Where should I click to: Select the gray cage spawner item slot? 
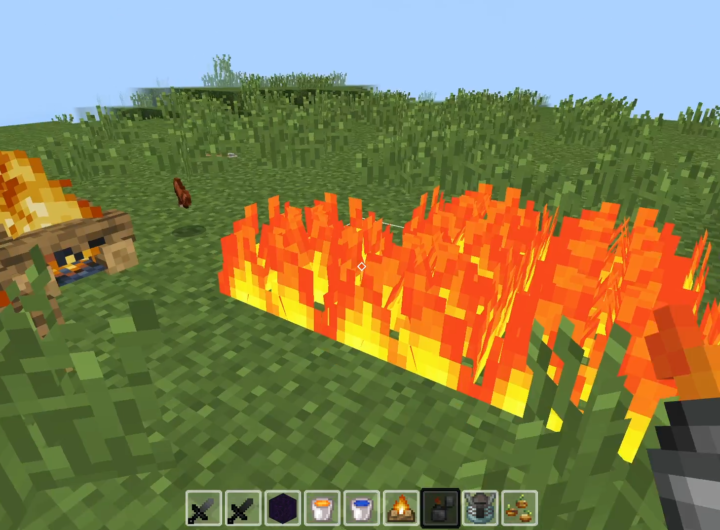coord(480,509)
